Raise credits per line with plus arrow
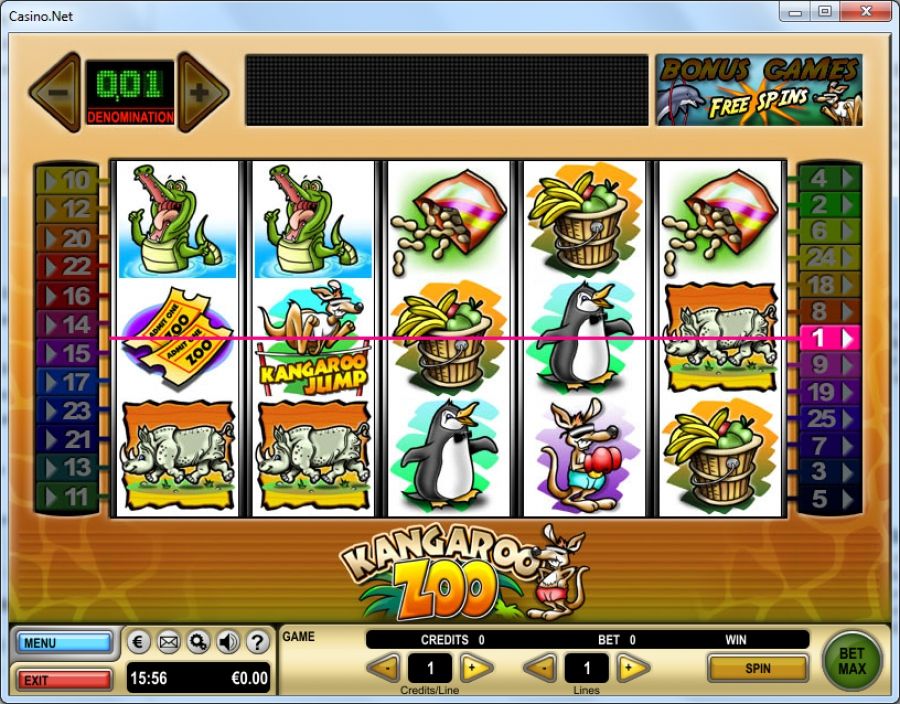The image size is (900, 704). tap(476, 668)
